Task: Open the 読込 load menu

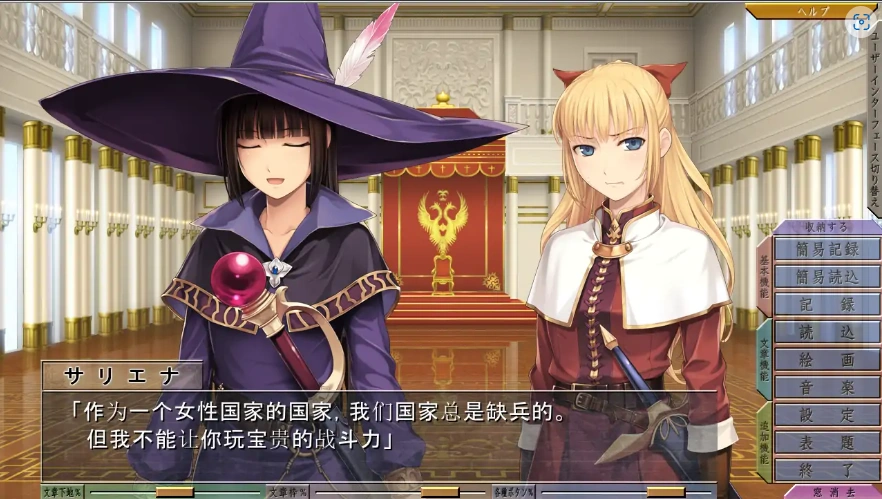Action: pos(826,332)
